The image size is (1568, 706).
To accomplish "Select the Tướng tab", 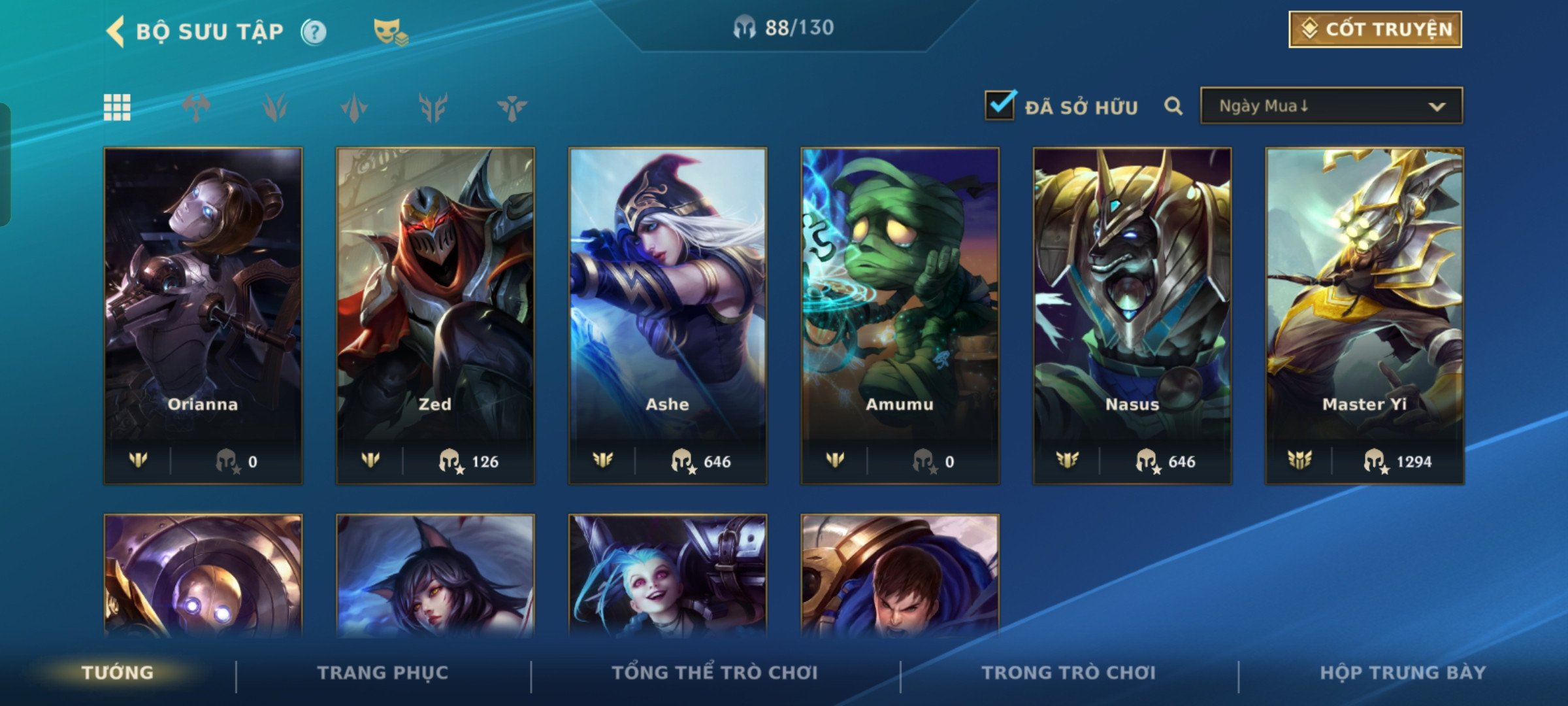I will [x=118, y=673].
